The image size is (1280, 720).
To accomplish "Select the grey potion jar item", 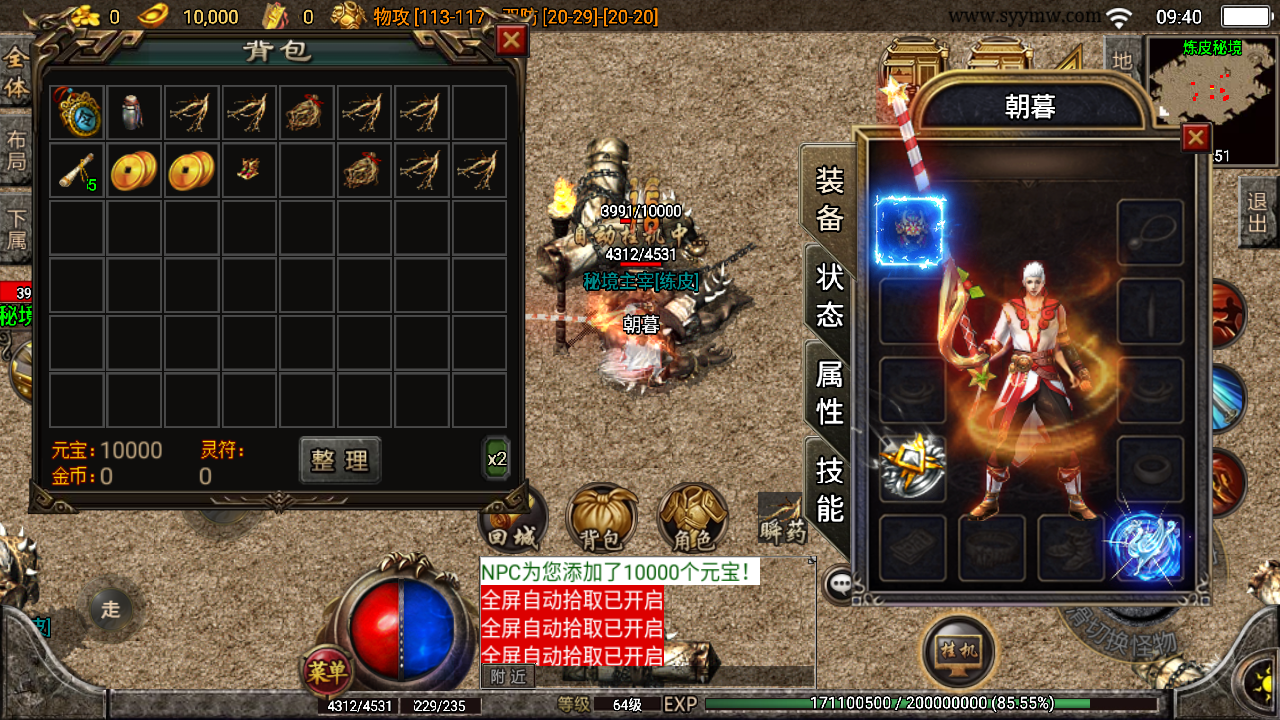I will (134, 111).
